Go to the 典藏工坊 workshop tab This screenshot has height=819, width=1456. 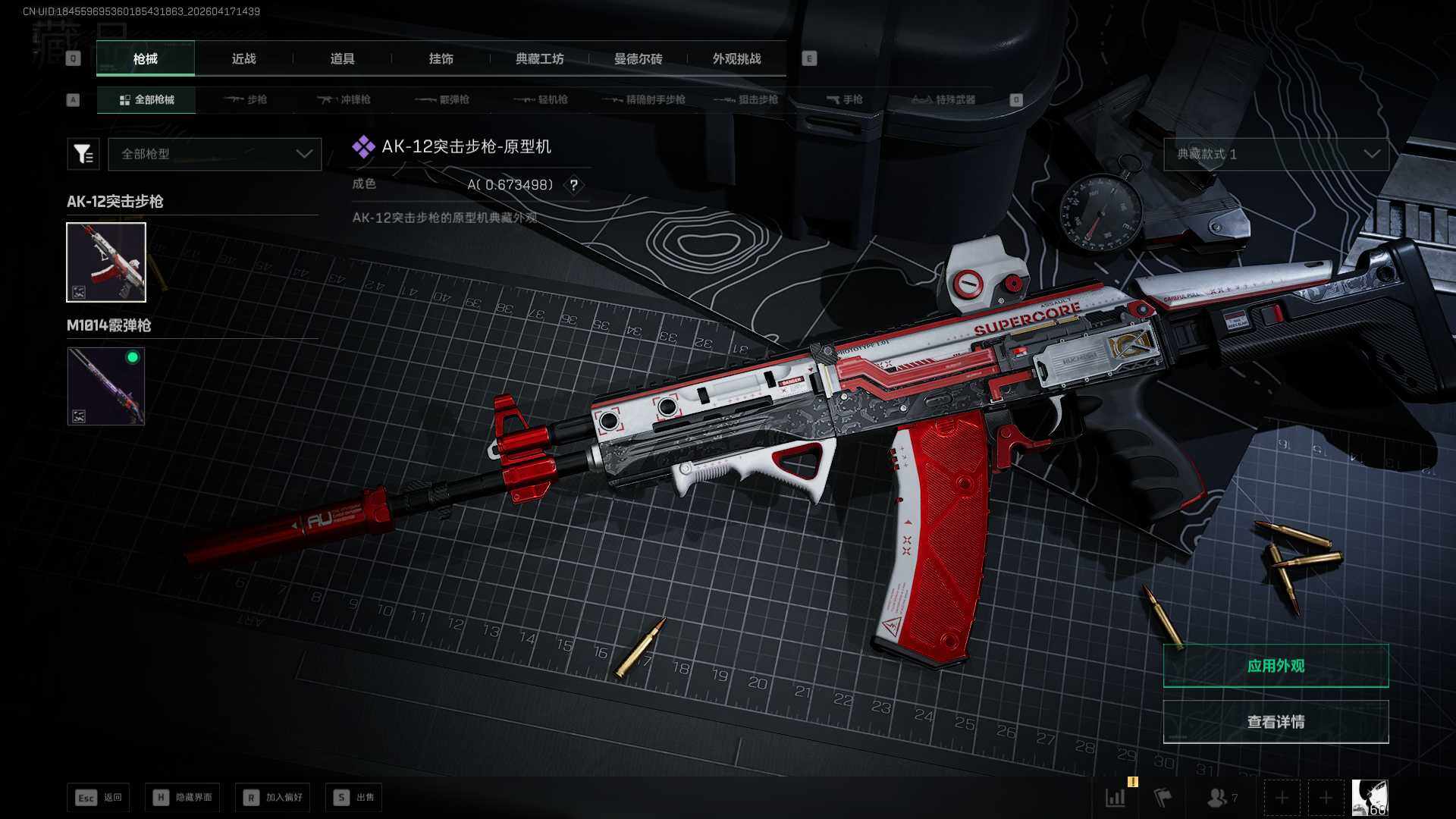(539, 58)
